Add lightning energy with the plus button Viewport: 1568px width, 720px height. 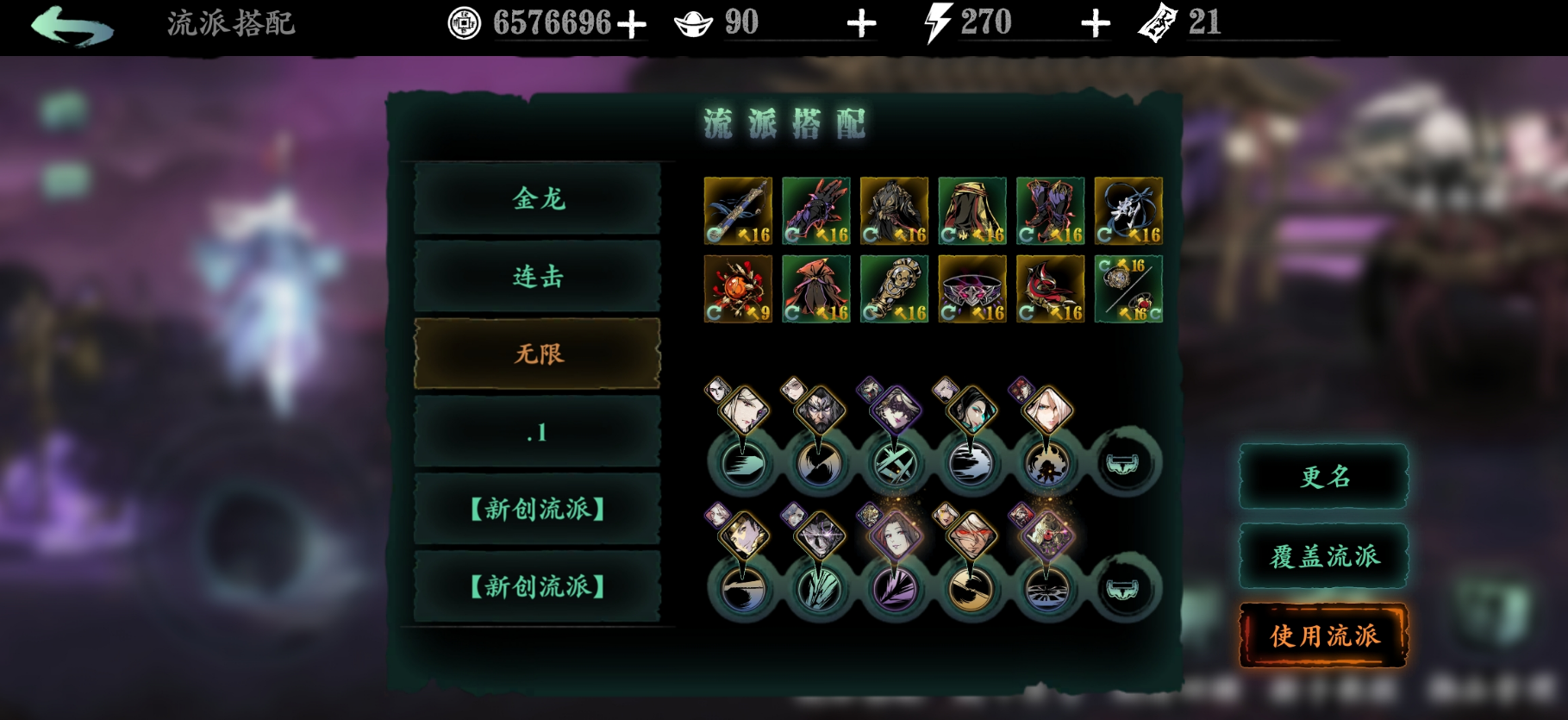(1096, 24)
